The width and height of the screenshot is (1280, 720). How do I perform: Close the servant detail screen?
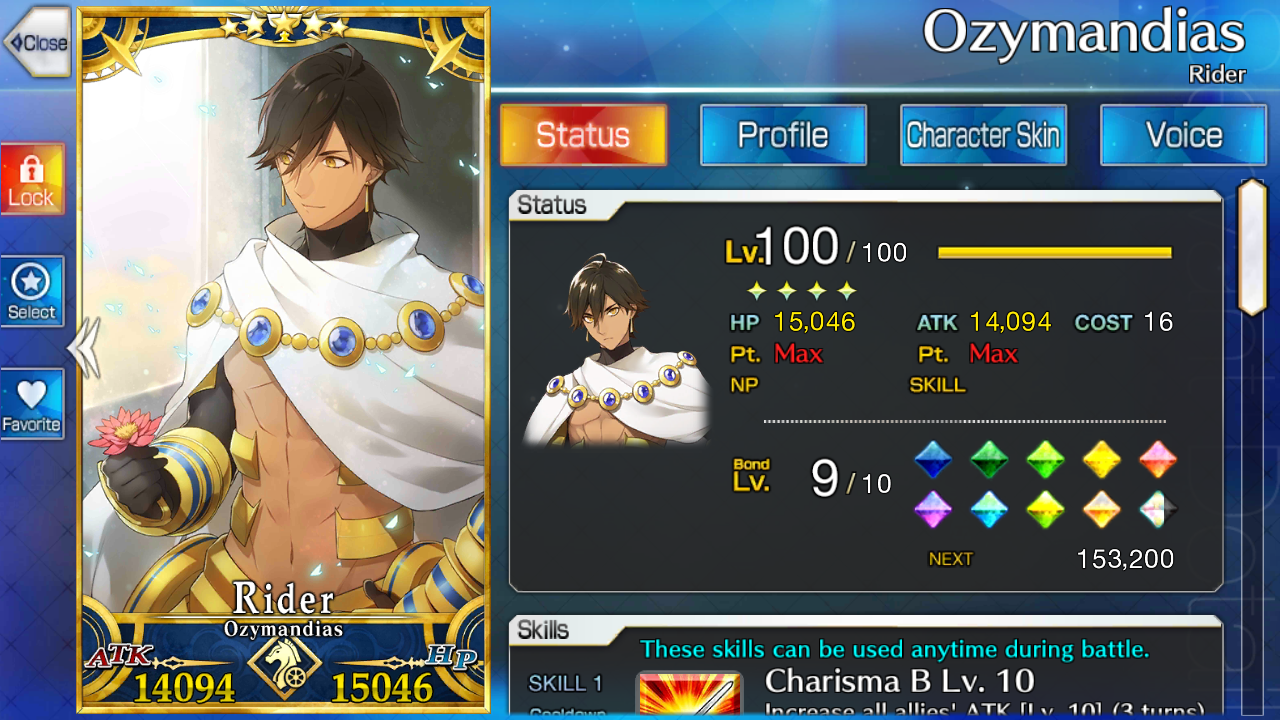click(x=37, y=43)
